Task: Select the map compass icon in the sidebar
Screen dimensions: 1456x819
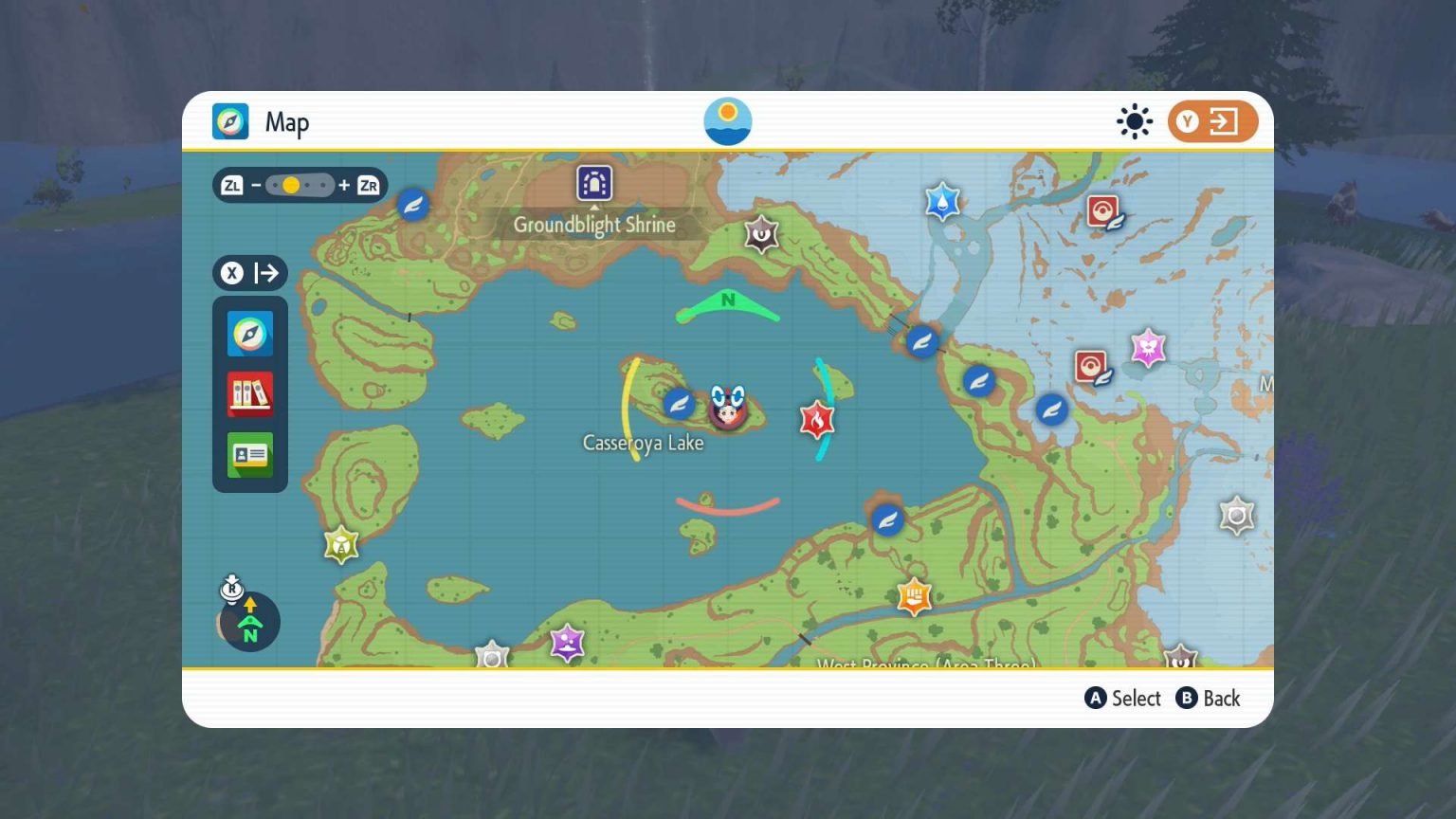Action: tap(249, 334)
